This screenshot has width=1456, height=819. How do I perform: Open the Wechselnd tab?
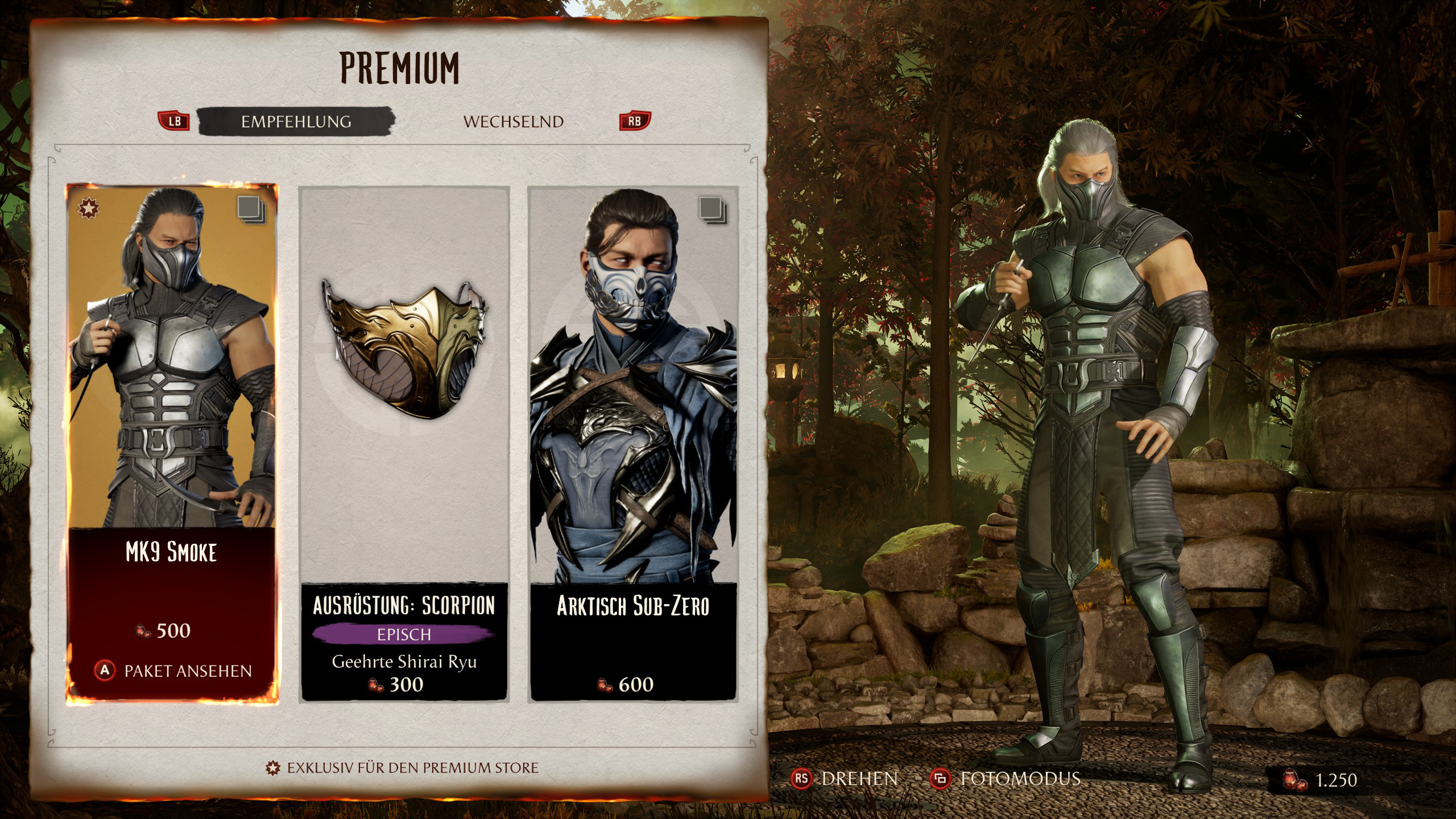513,122
